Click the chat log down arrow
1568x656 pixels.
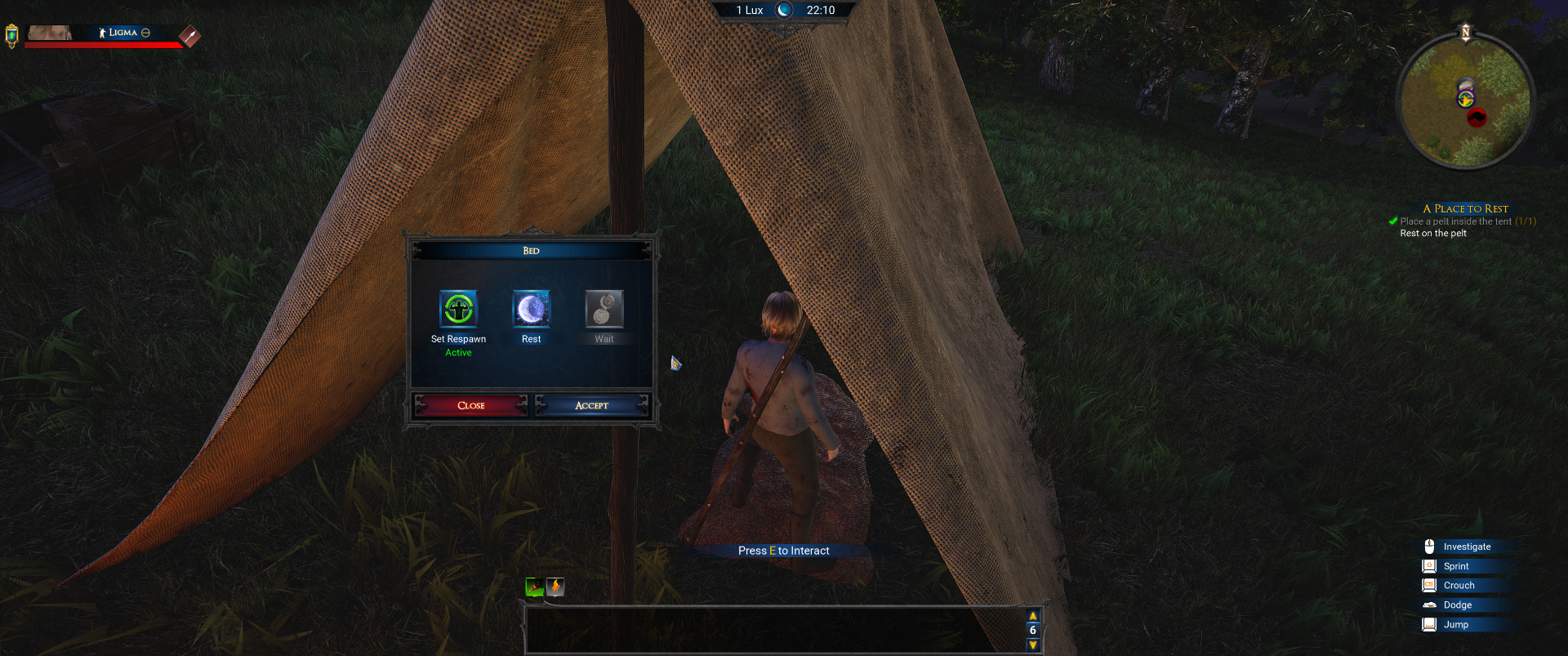coord(1033,645)
